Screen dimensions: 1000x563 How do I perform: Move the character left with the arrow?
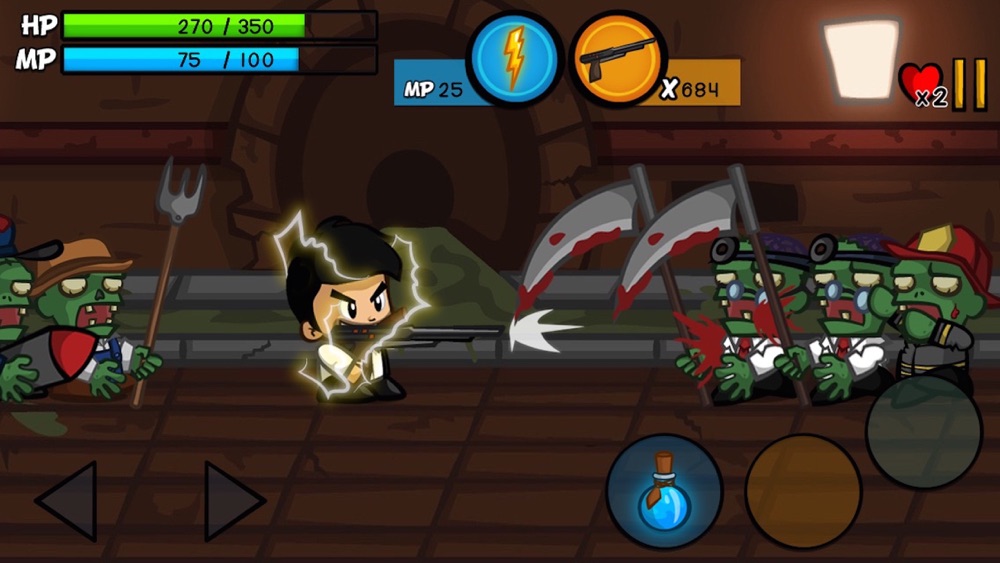pyautogui.click(x=68, y=500)
